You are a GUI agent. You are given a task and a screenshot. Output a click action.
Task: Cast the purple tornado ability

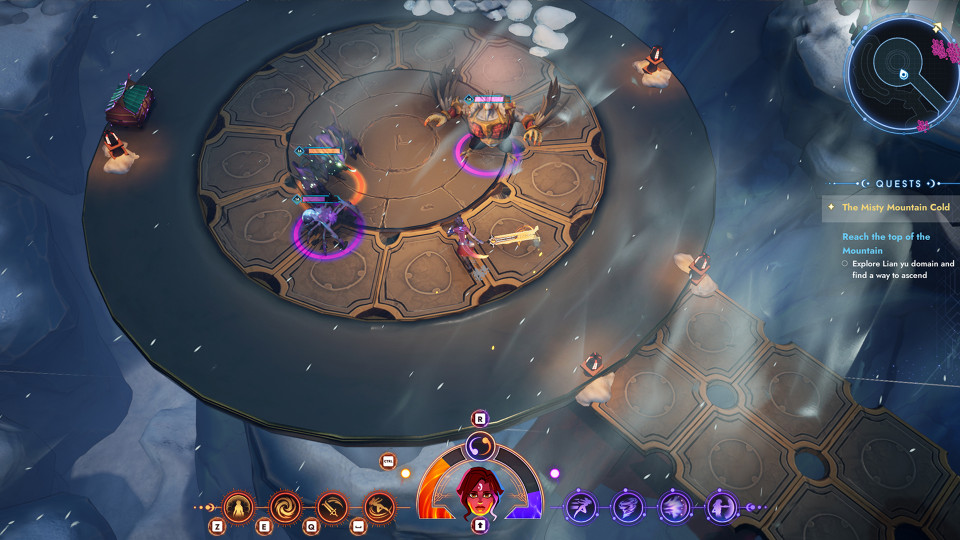pyautogui.click(x=627, y=507)
